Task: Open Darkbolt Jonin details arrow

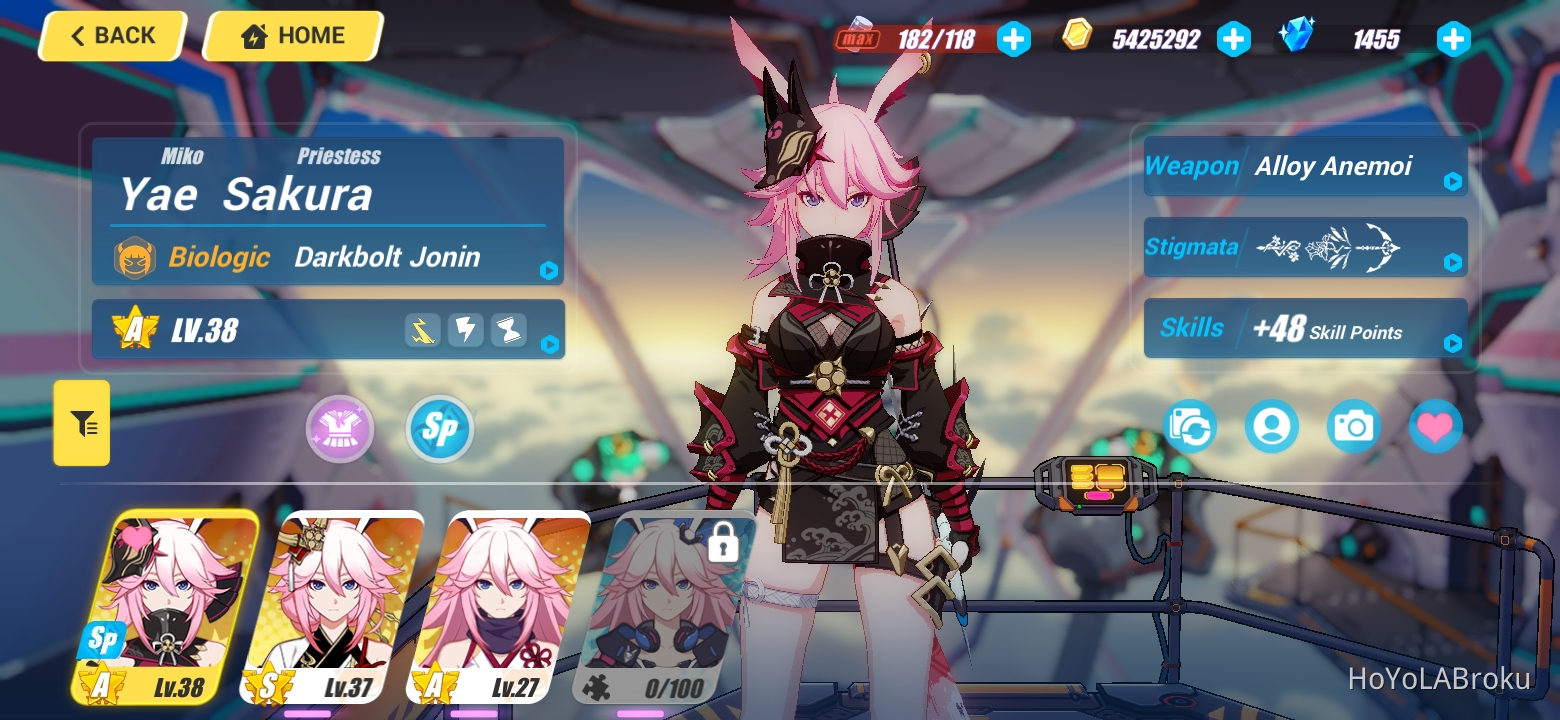Action: [x=547, y=270]
